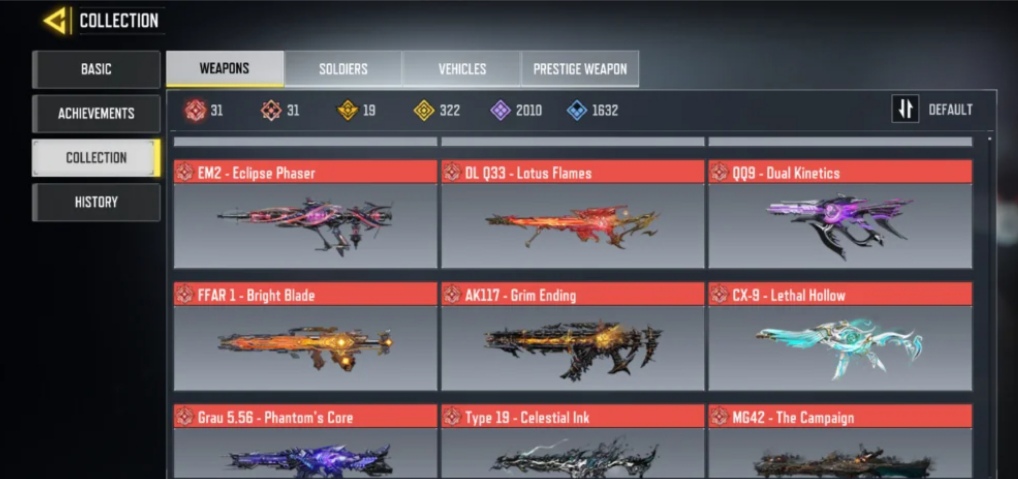Select the EM2 - Eclipse Phaser weapon

305,214
